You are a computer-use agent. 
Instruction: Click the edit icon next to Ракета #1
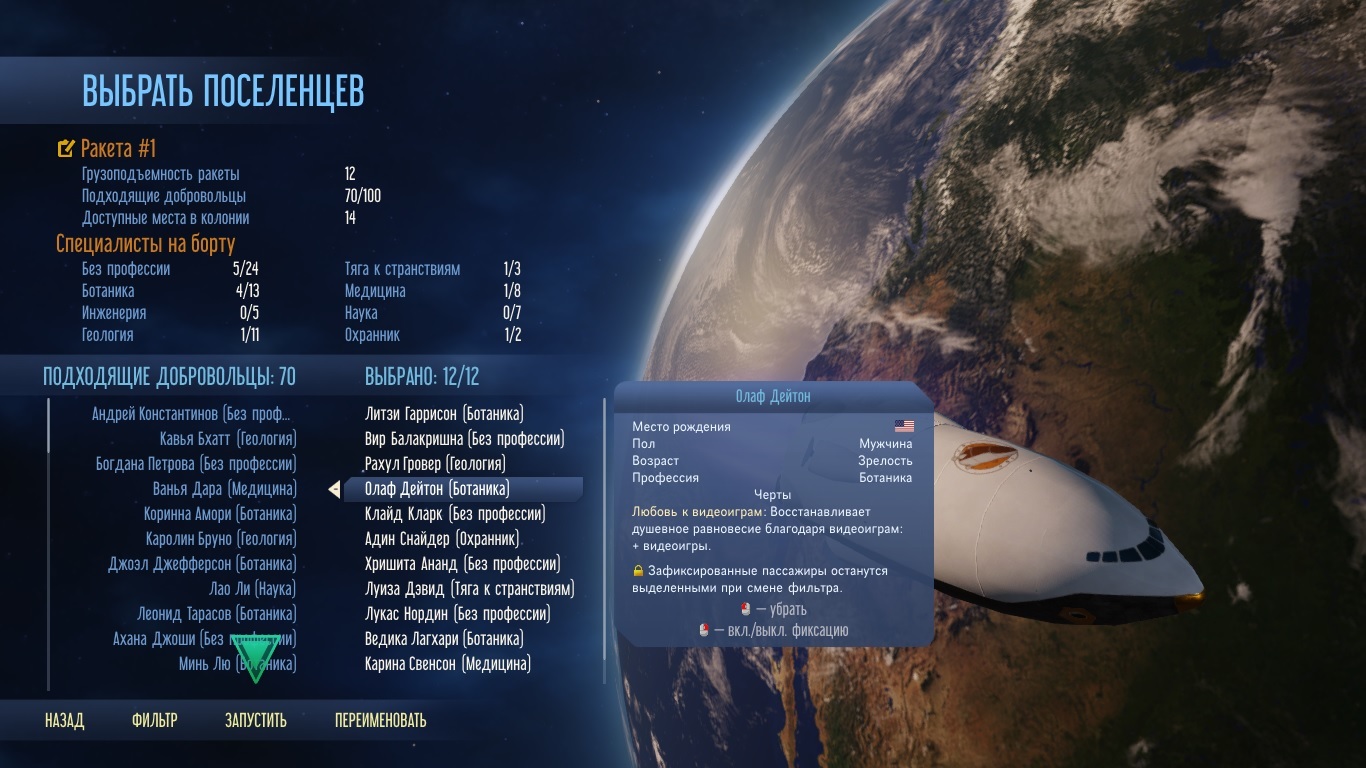tap(66, 149)
